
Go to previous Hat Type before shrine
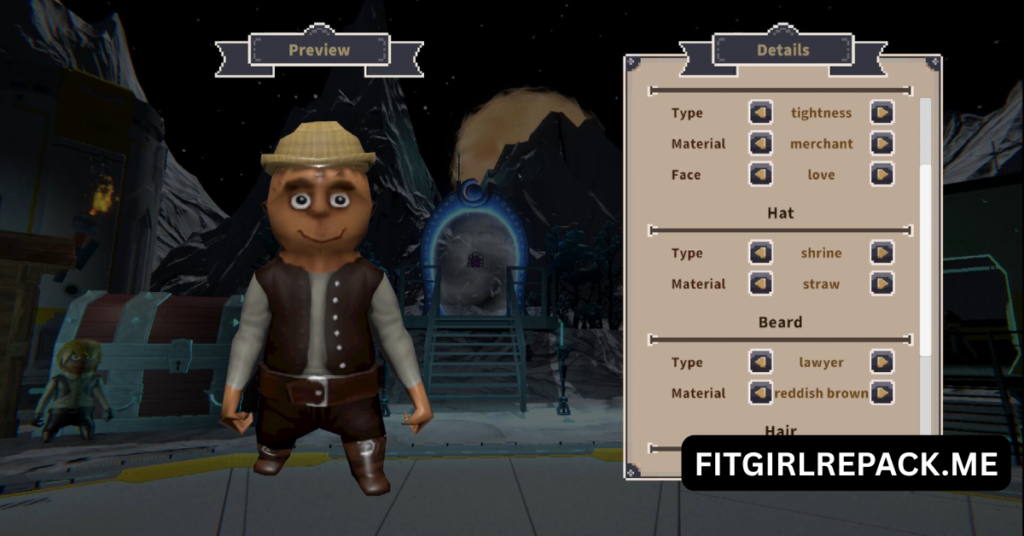(x=761, y=253)
